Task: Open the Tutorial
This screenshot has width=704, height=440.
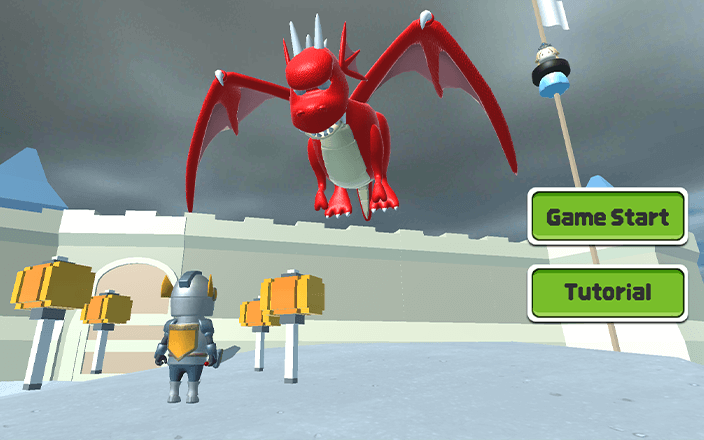Action: [x=608, y=293]
